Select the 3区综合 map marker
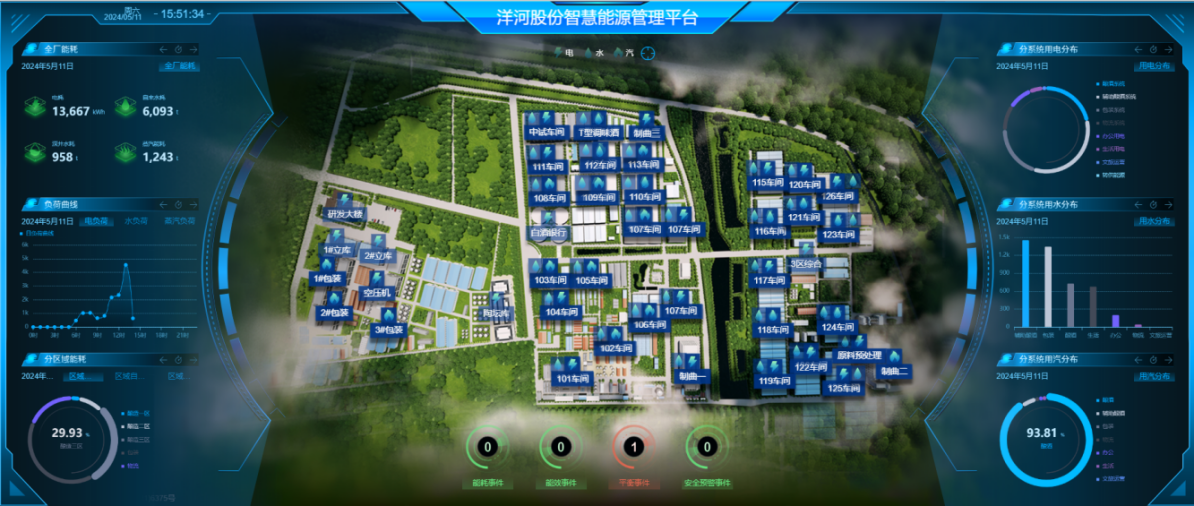1194x506 pixels. pyautogui.click(x=805, y=264)
